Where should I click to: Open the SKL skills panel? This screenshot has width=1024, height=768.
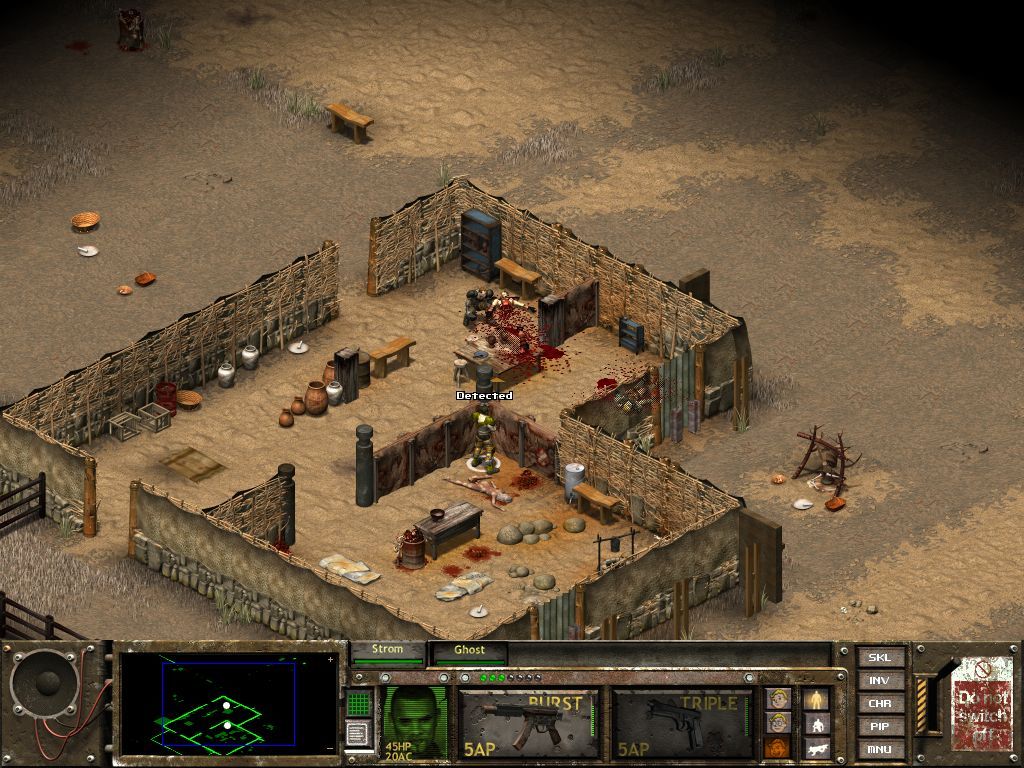[880, 658]
